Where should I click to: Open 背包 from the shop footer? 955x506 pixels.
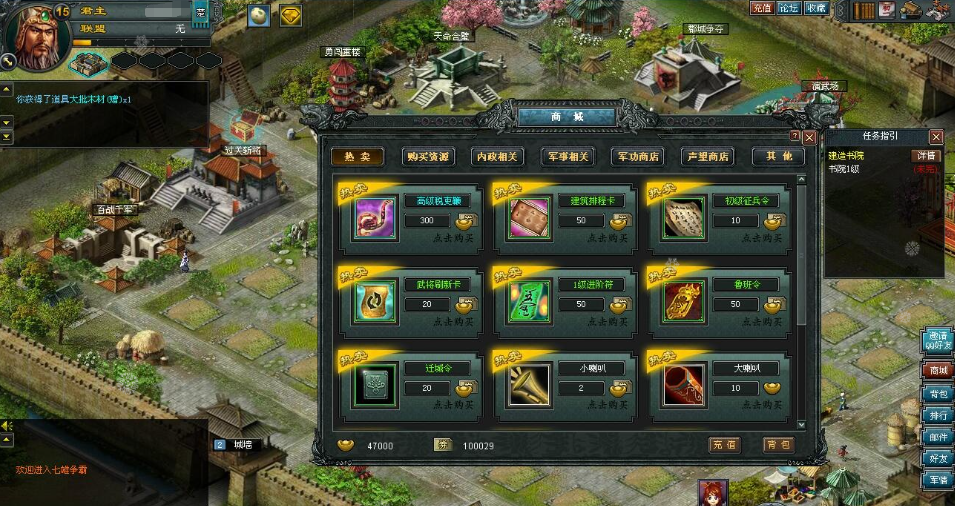coord(777,445)
